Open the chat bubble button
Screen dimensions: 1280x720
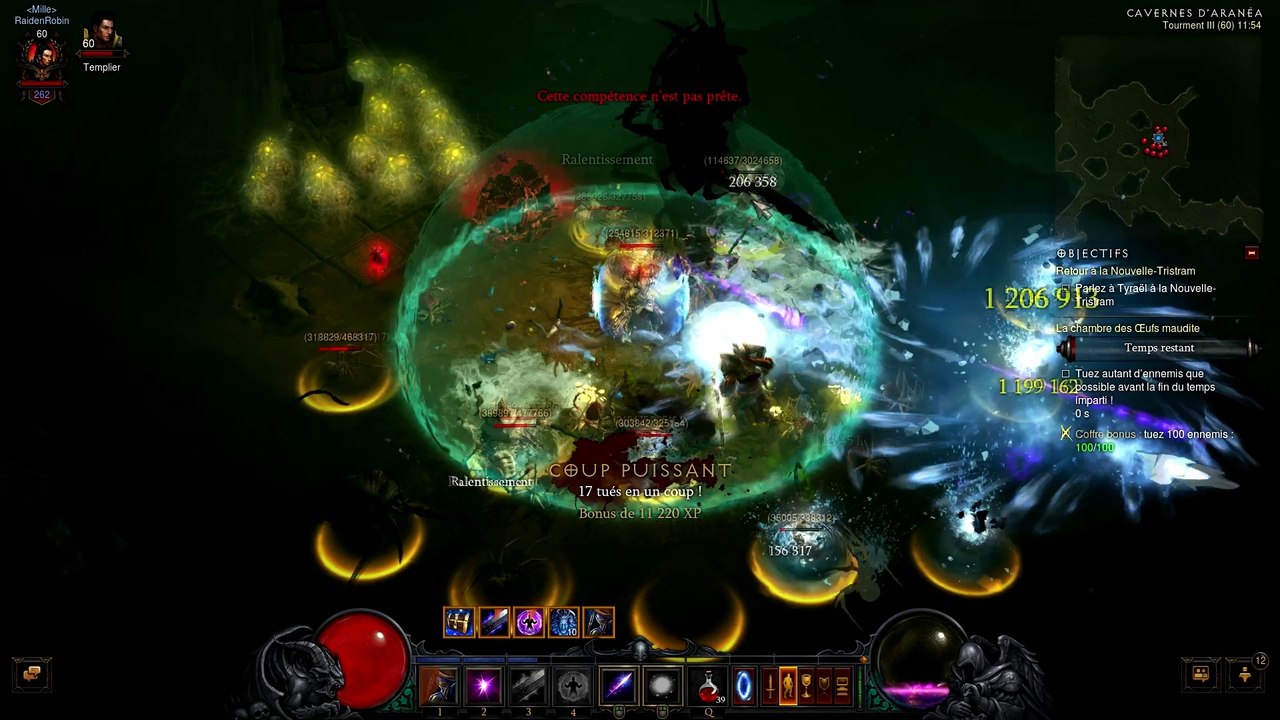[32, 673]
